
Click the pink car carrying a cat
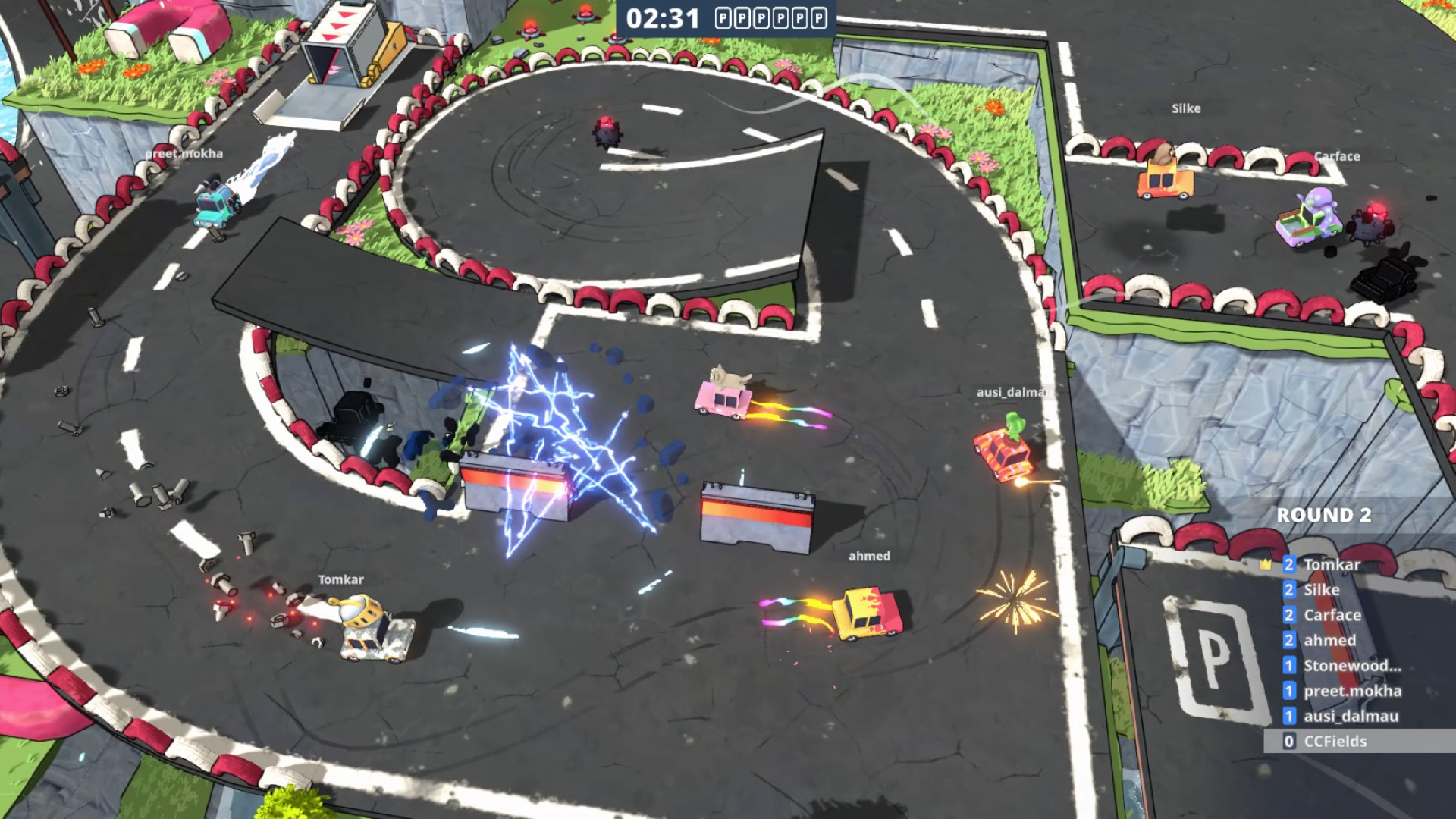click(x=720, y=400)
